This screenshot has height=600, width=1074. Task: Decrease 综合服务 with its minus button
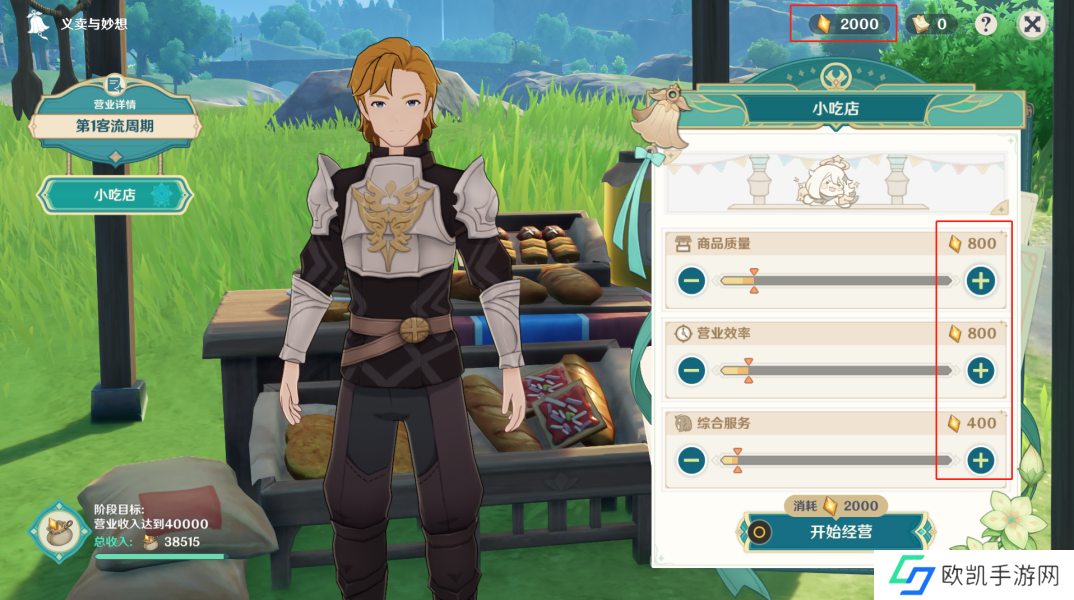click(x=691, y=460)
